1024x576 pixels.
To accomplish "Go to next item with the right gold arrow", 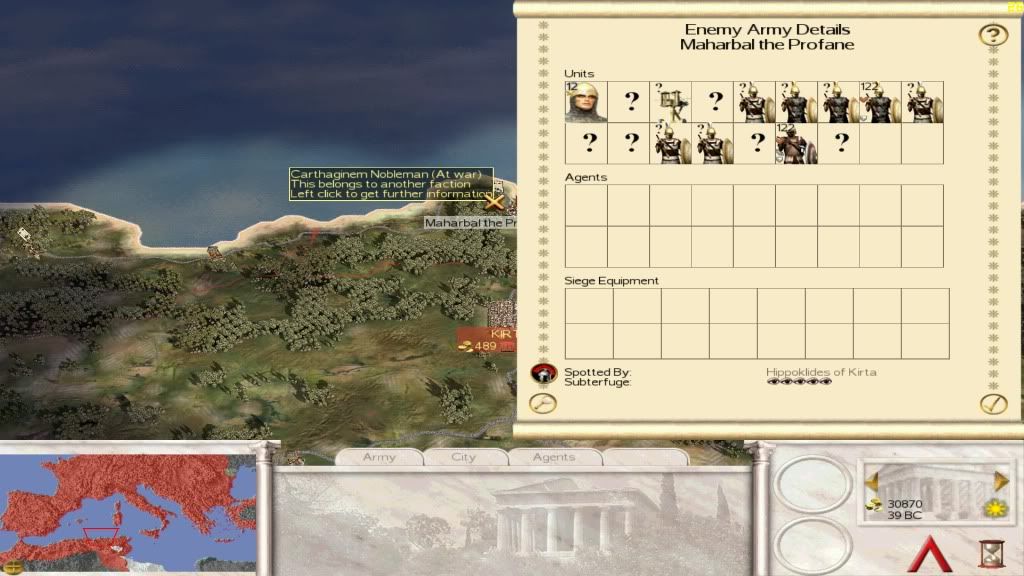I will [1001, 480].
